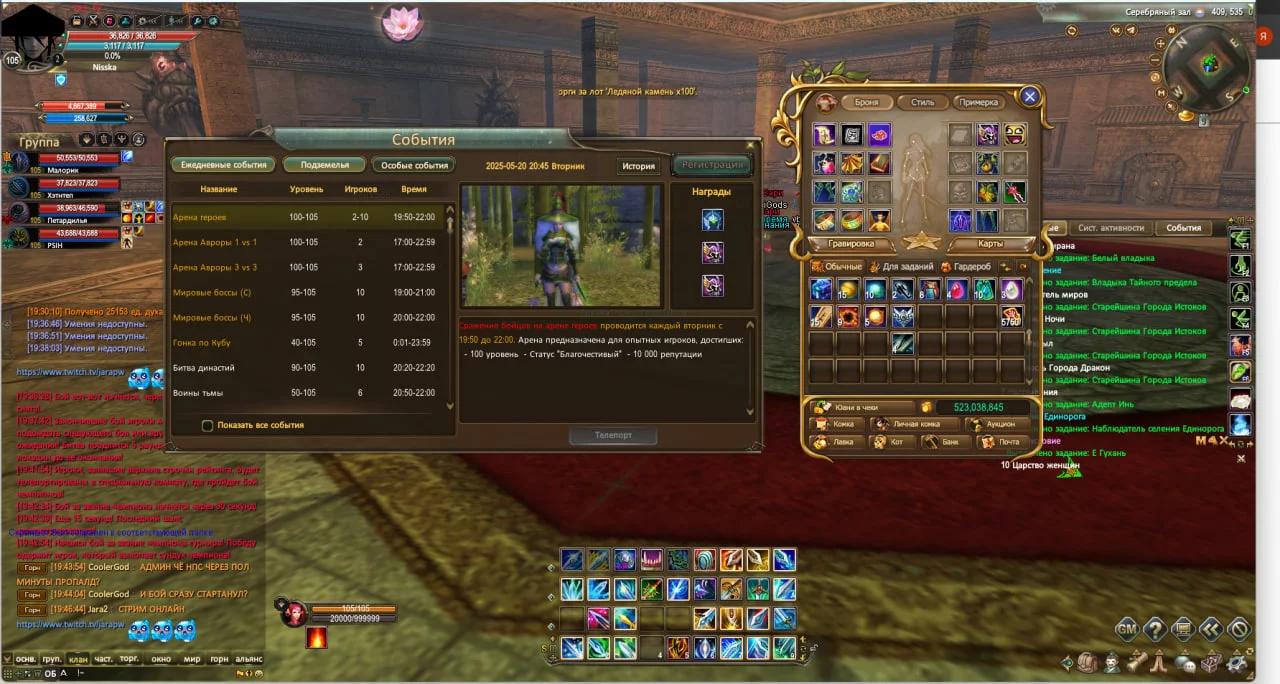
Task: Open the Примерка tab
Action: [x=977, y=102]
